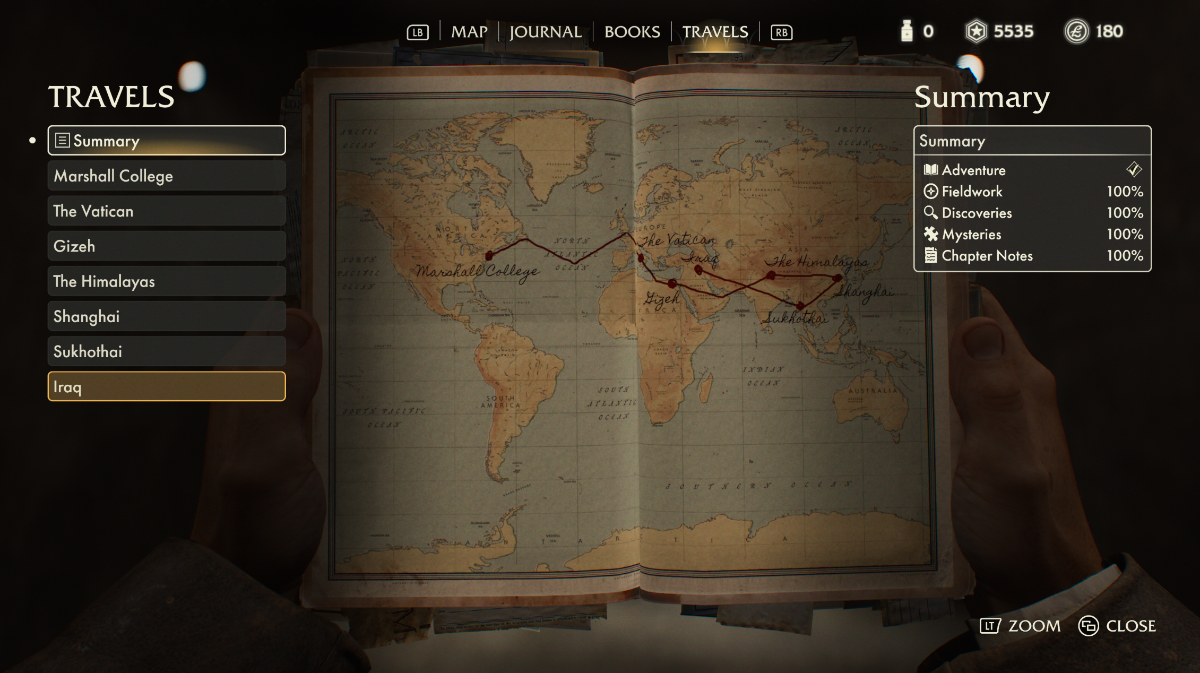Select the Summary entry in Travels list
Viewport: 1200px width, 673px height.
coord(167,141)
